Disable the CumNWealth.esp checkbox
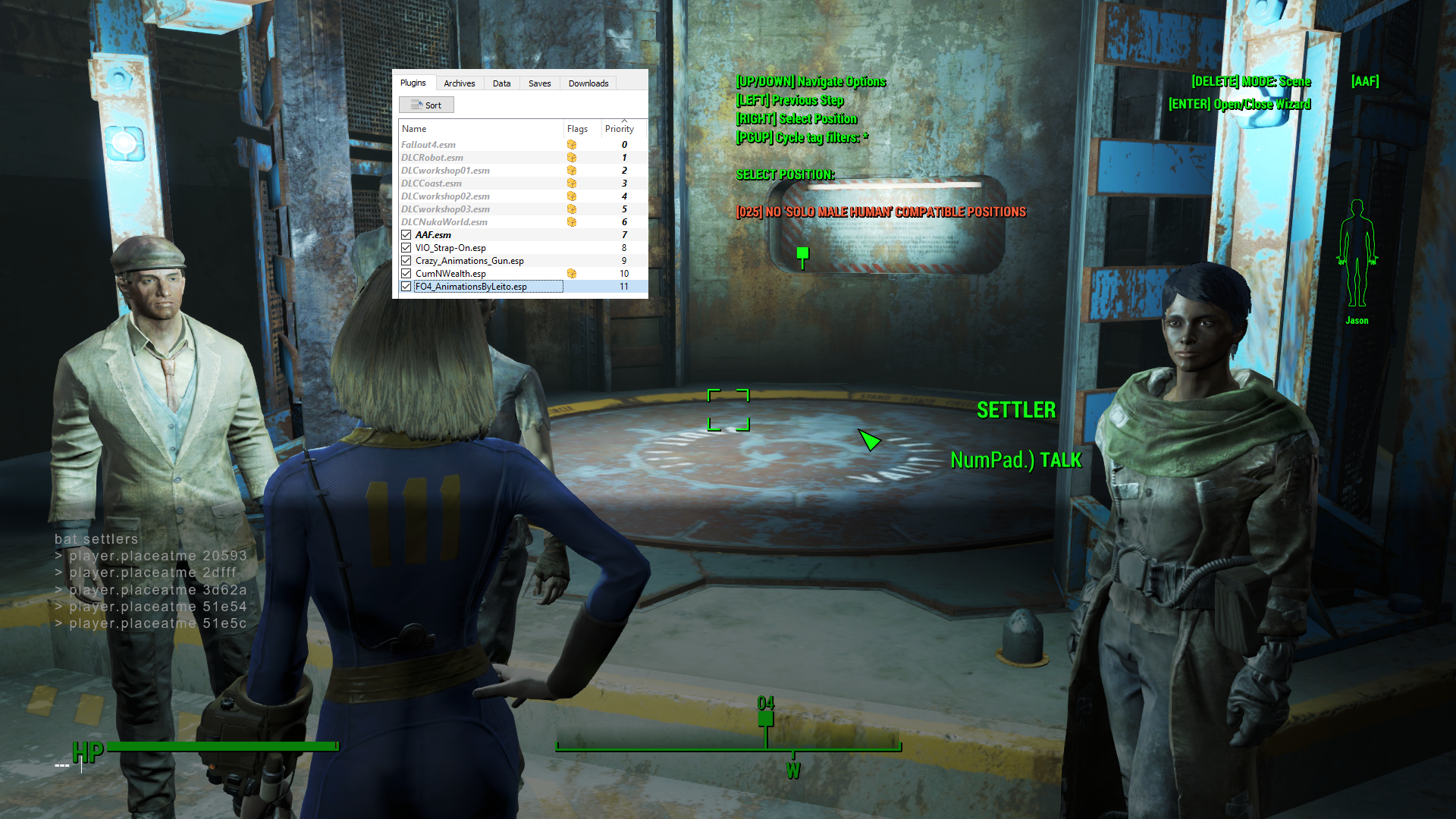1456x819 pixels. coord(407,273)
